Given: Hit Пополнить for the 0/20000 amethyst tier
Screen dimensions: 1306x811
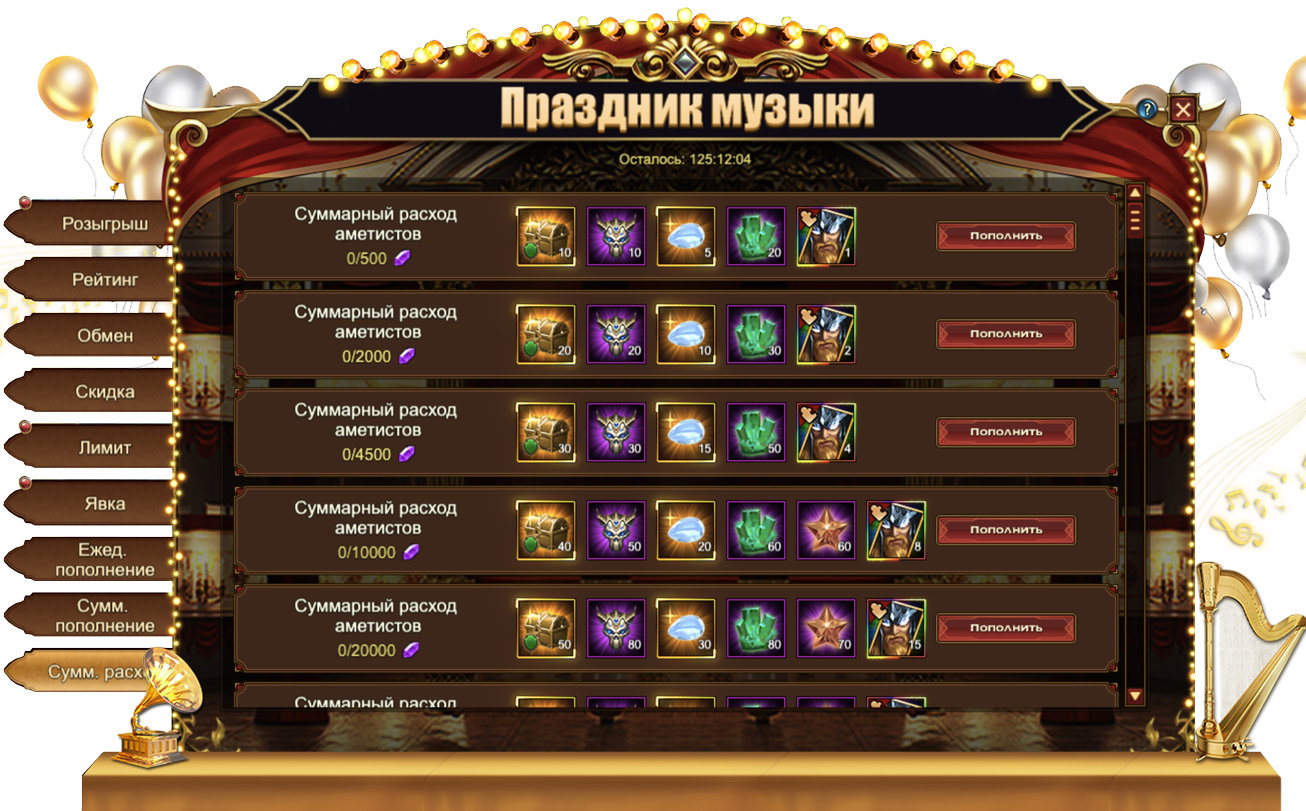Looking at the screenshot, I should pyautogui.click(x=1006, y=628).
